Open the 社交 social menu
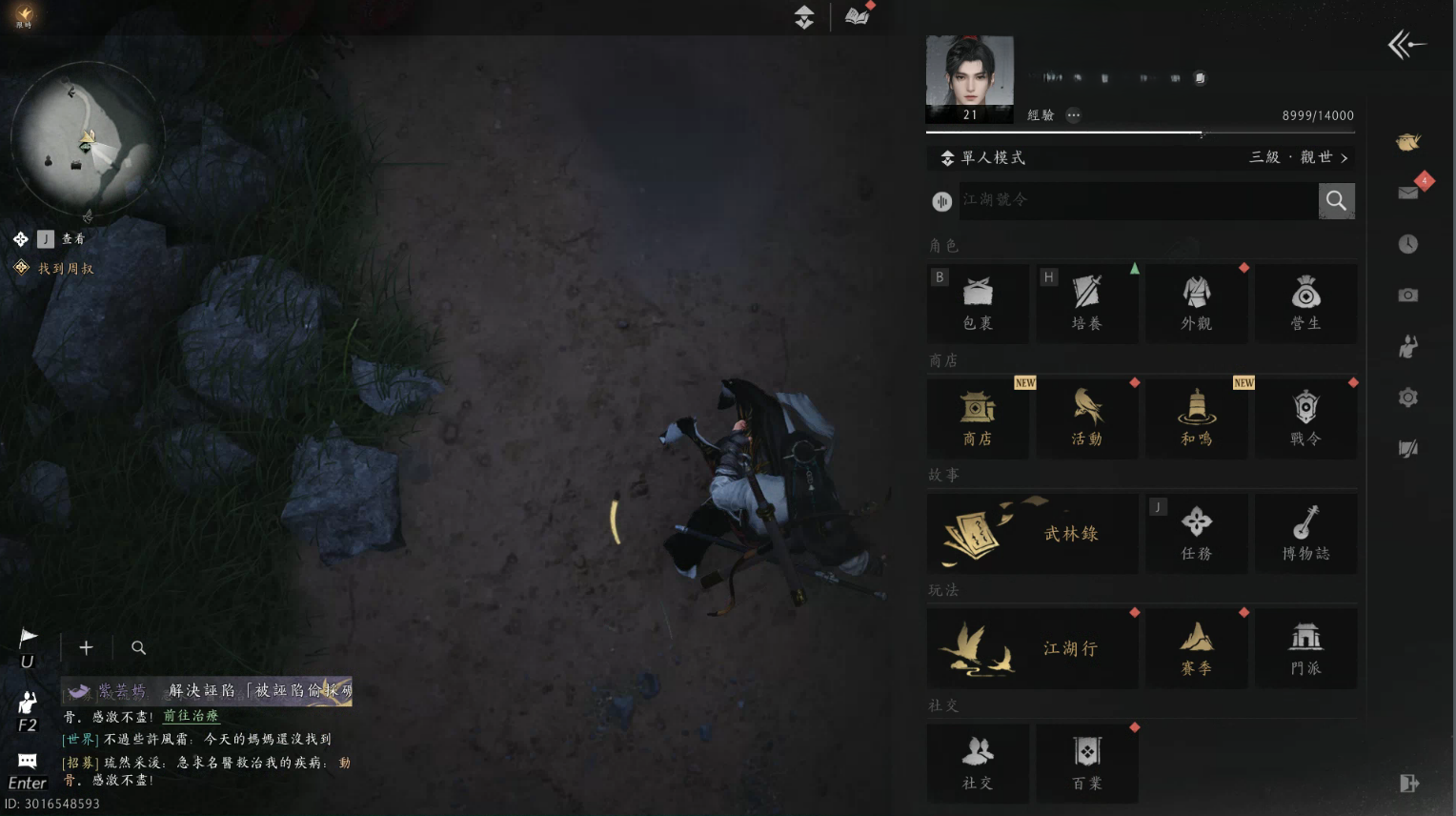 click(x=978, y=763)
